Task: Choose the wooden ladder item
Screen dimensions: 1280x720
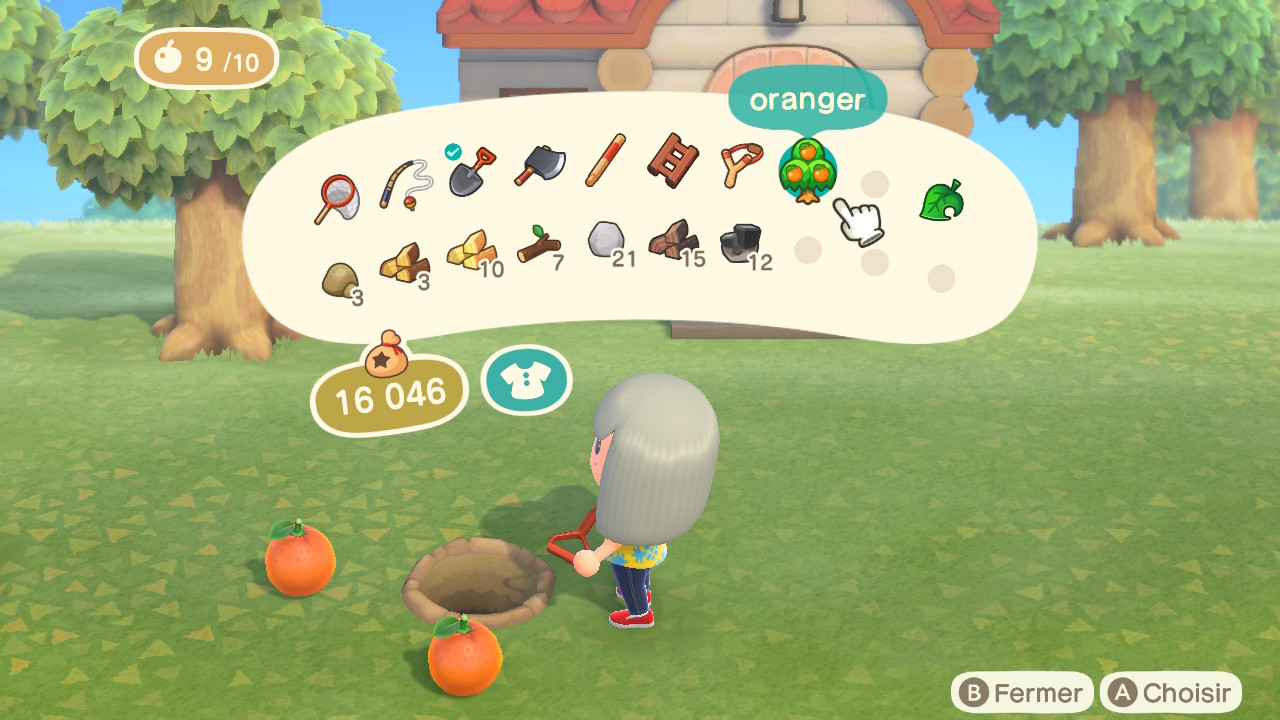Action: point(672,160)
